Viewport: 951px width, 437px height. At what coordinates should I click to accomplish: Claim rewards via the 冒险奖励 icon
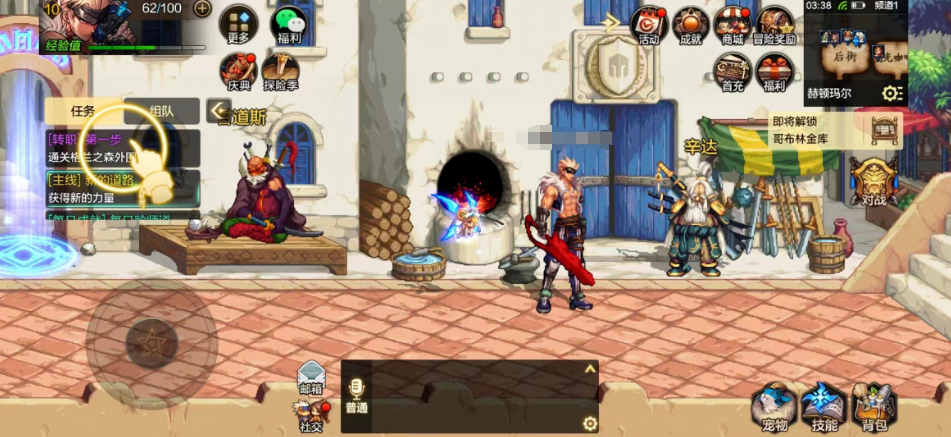click(776, 24)
